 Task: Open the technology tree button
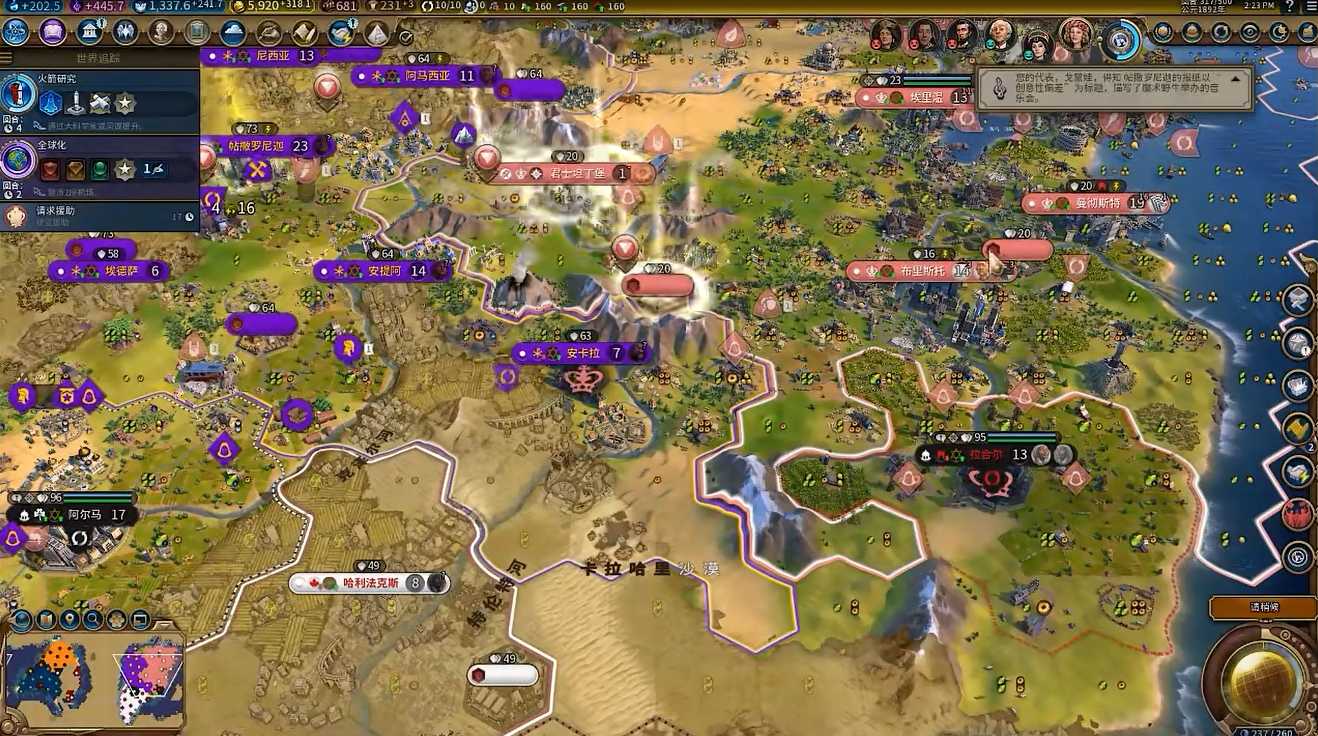pos(16,32)
